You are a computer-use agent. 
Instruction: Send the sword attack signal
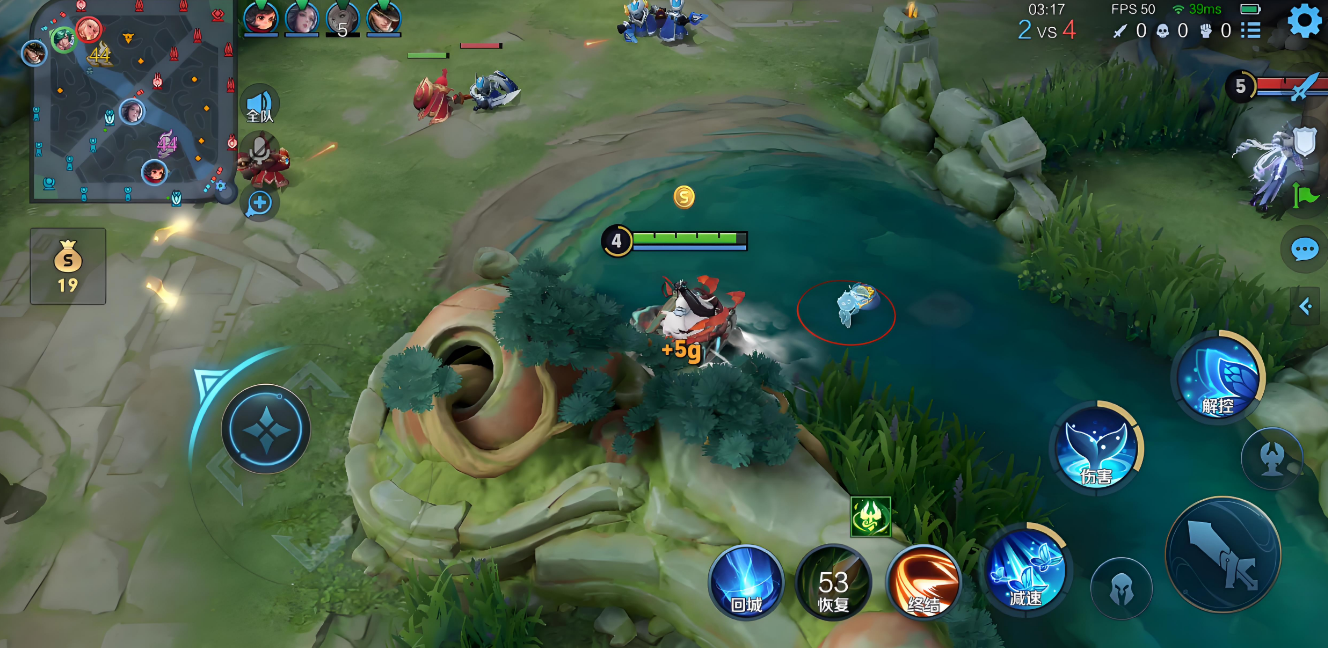point(1304,88)
